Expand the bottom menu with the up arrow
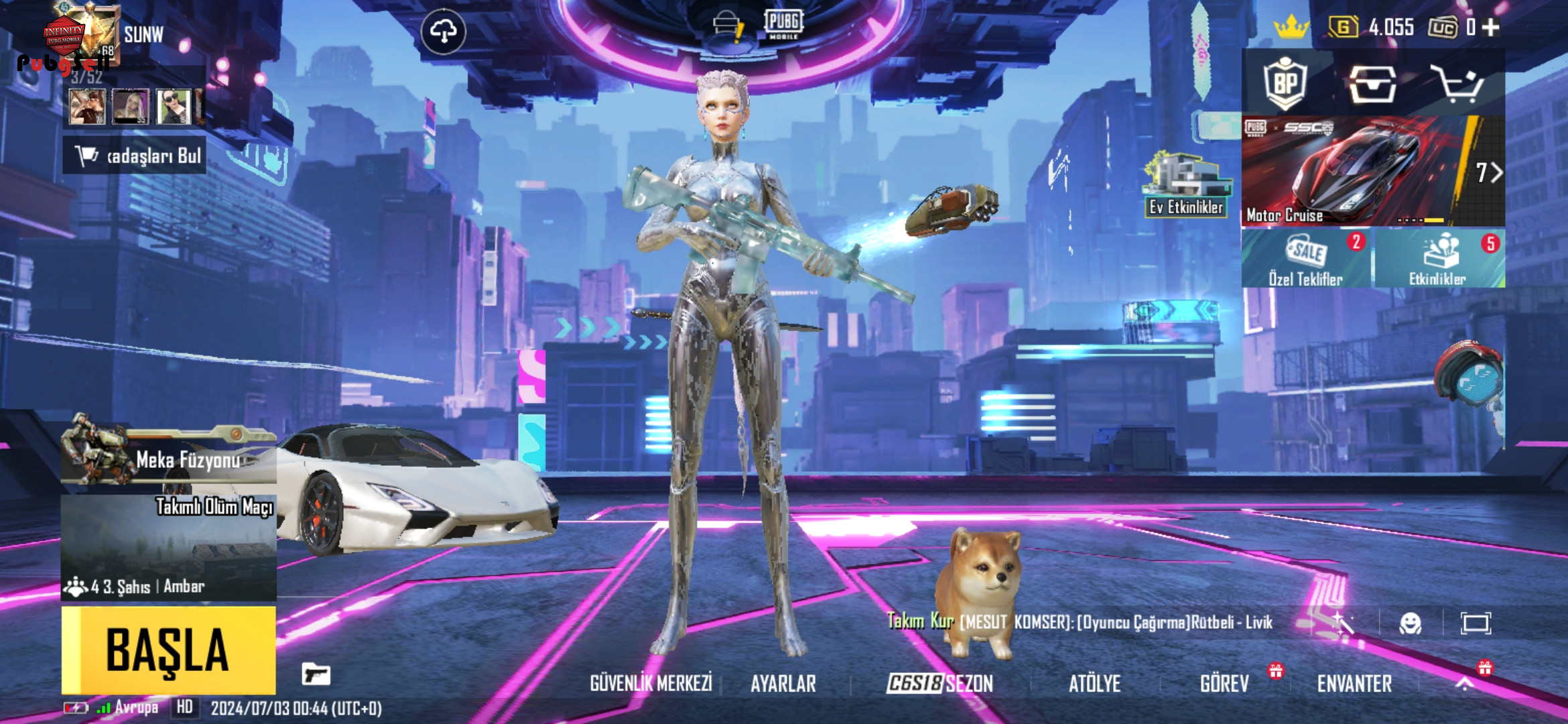The image size is (1568, 724). point(1465,683)
